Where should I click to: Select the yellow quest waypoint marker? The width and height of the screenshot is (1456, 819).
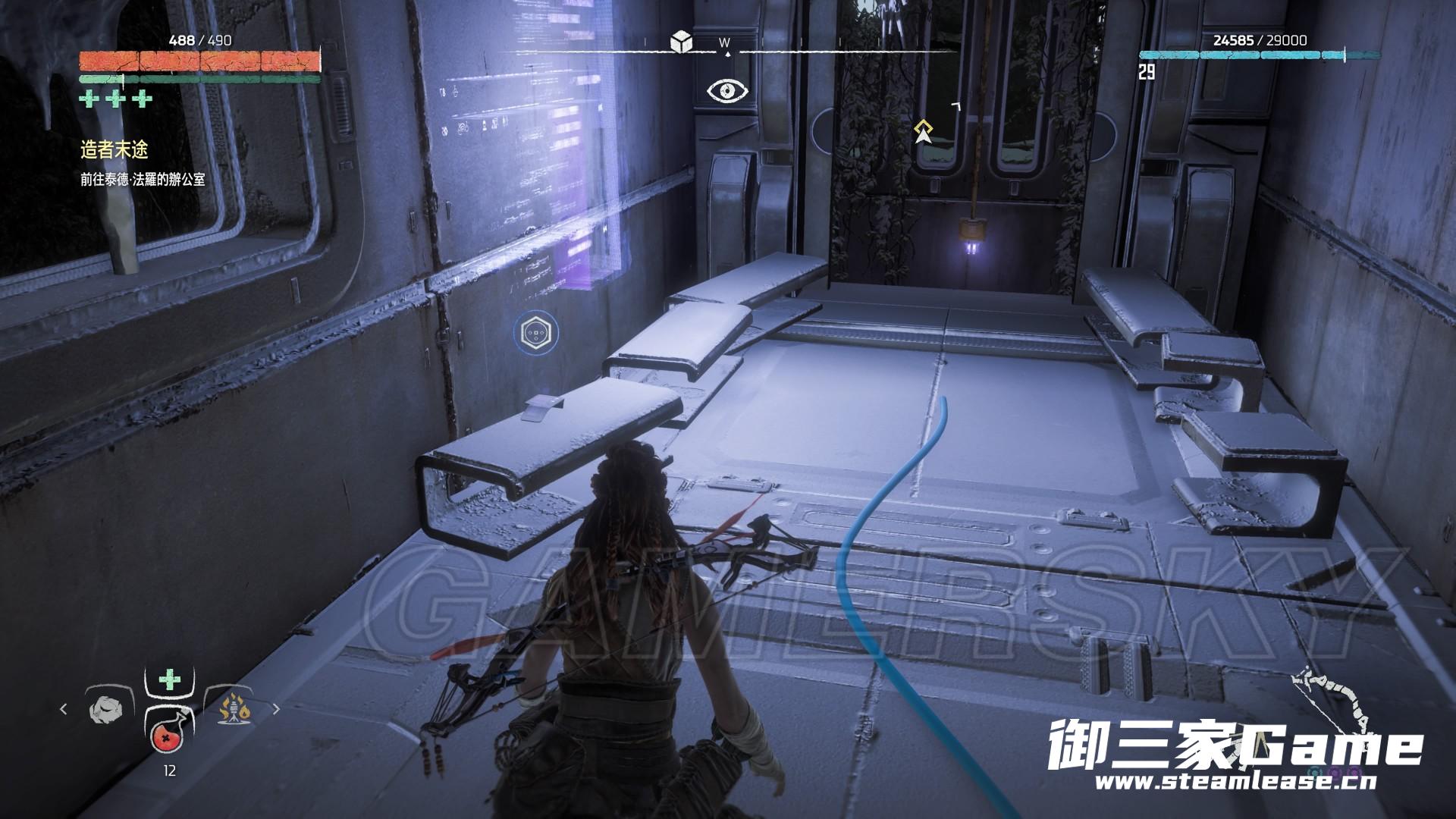pos(922,131)
